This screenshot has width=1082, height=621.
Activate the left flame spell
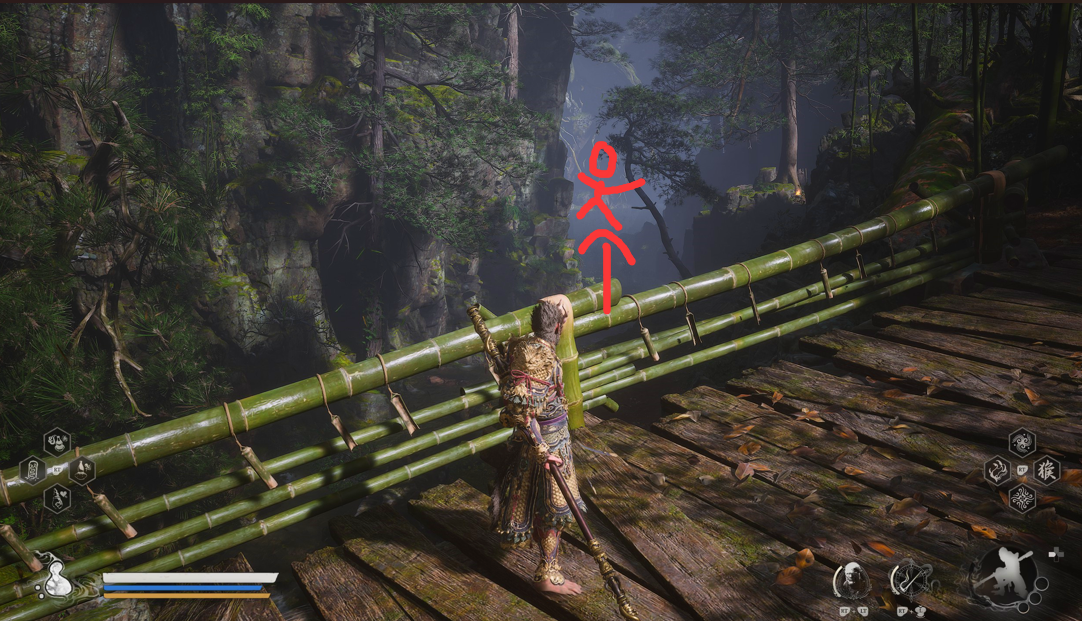click(x=997, y=469)
